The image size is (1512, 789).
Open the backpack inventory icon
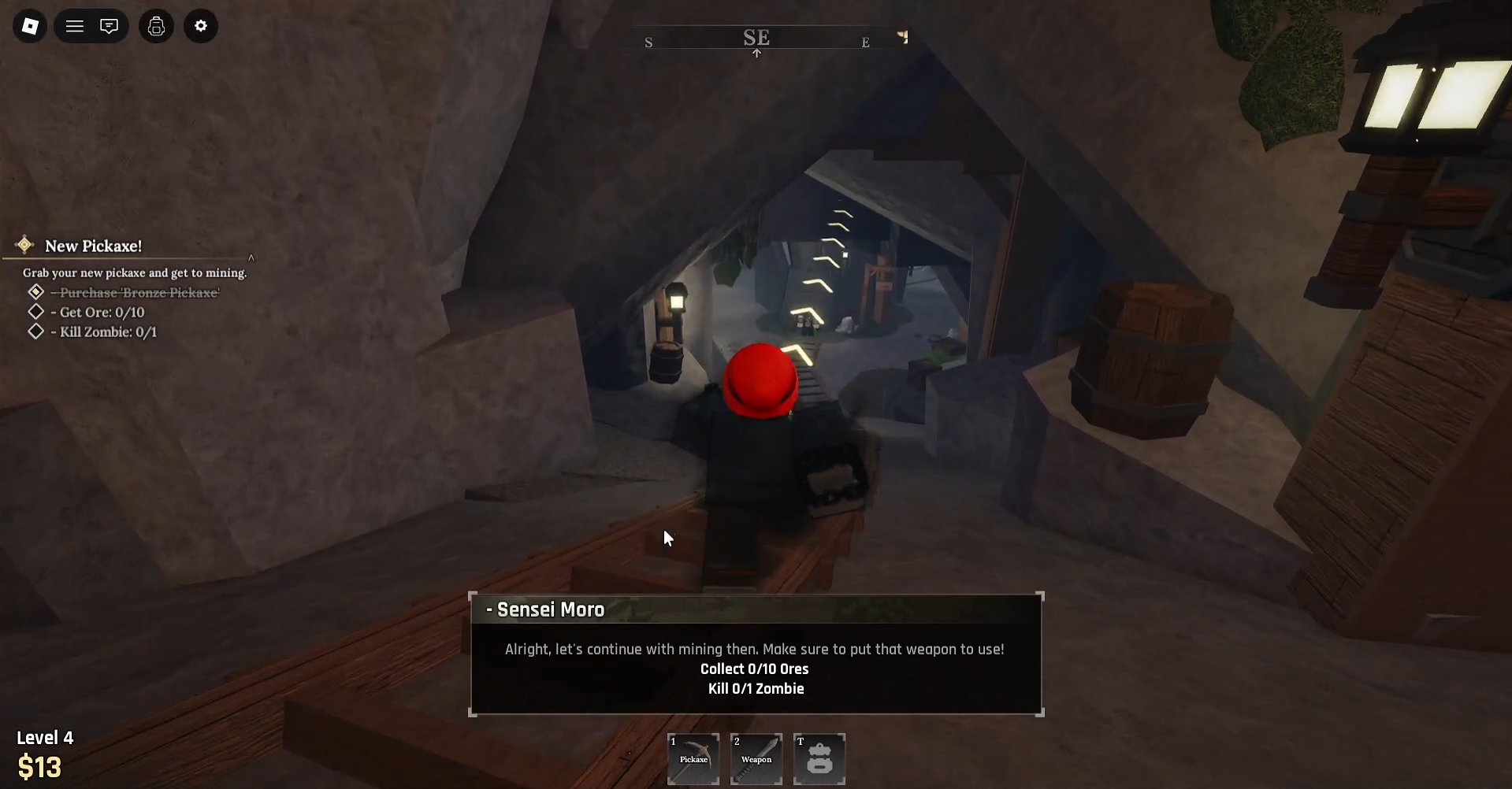pyautogui.click(x=155, y=26)
